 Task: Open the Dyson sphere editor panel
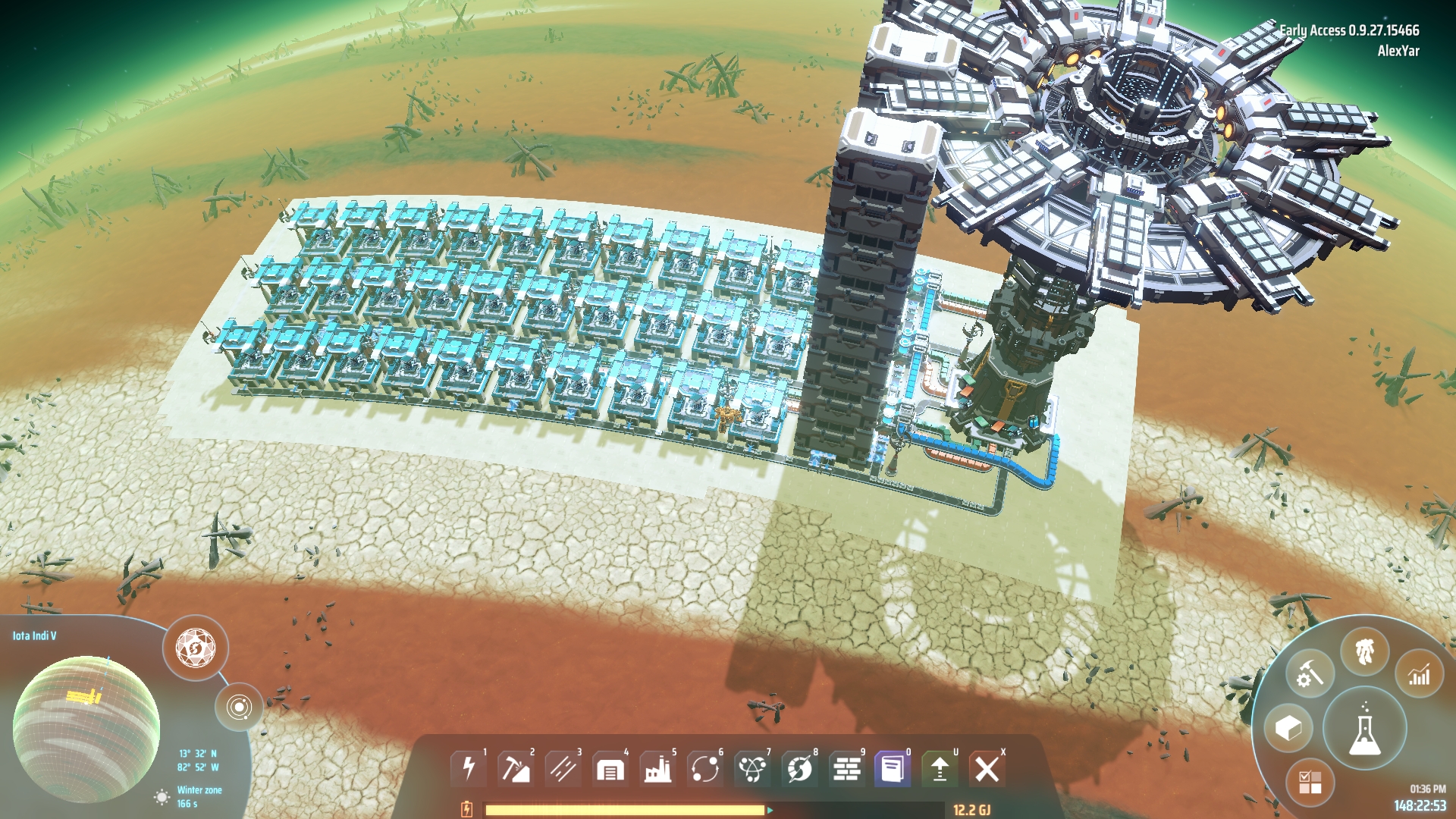tap(196, 648)
